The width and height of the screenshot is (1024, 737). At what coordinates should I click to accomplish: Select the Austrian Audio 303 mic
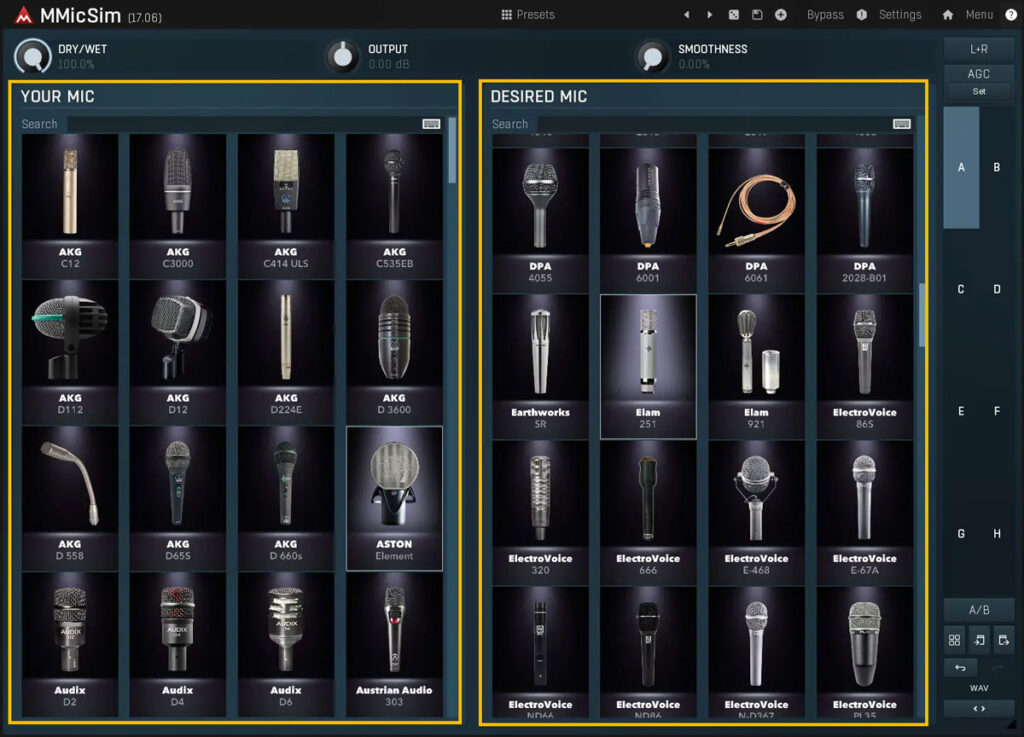pyautogui.click(x=394, y=642)
